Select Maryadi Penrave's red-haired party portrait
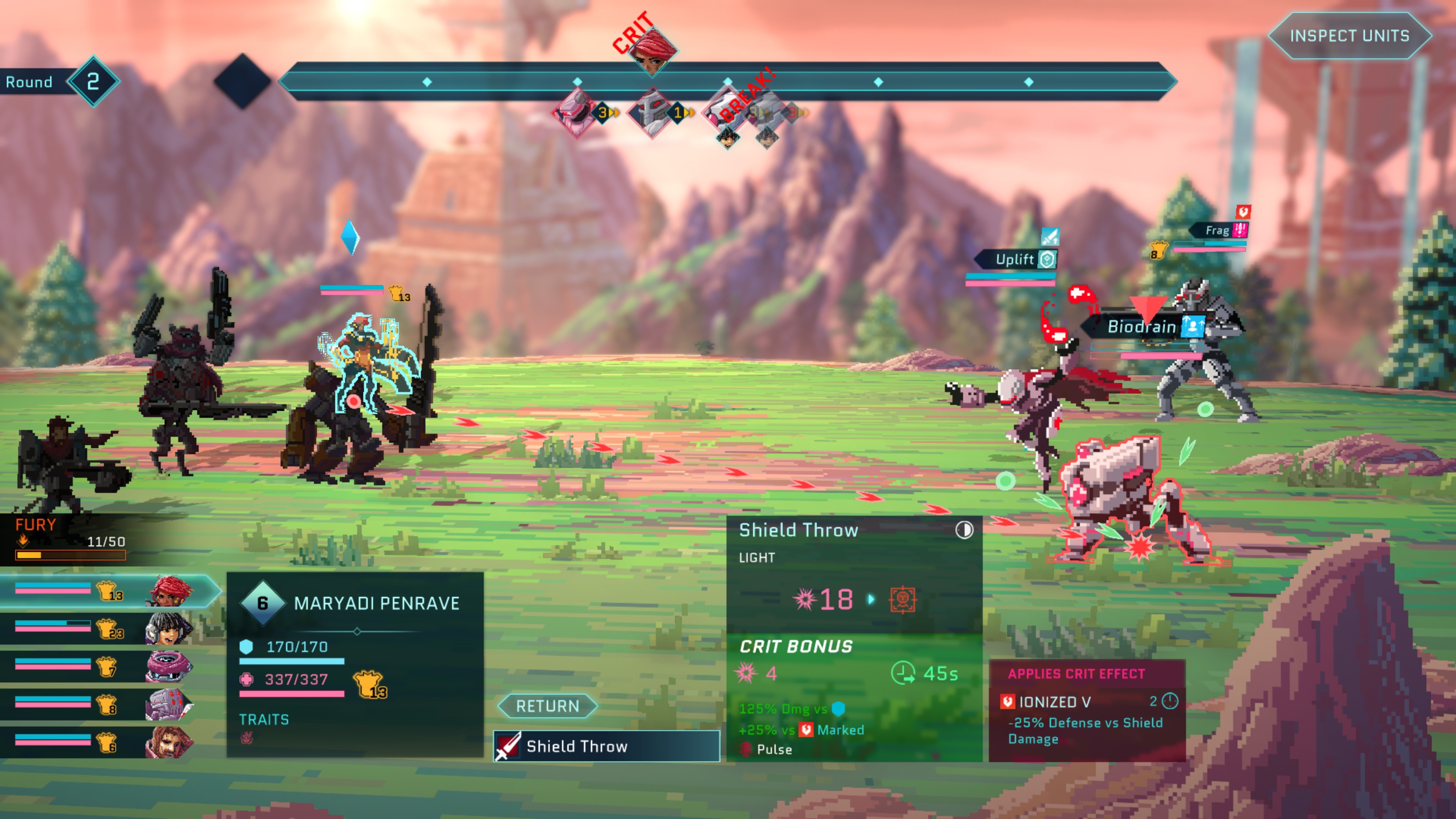1456x819 pixels. [170, 591]
